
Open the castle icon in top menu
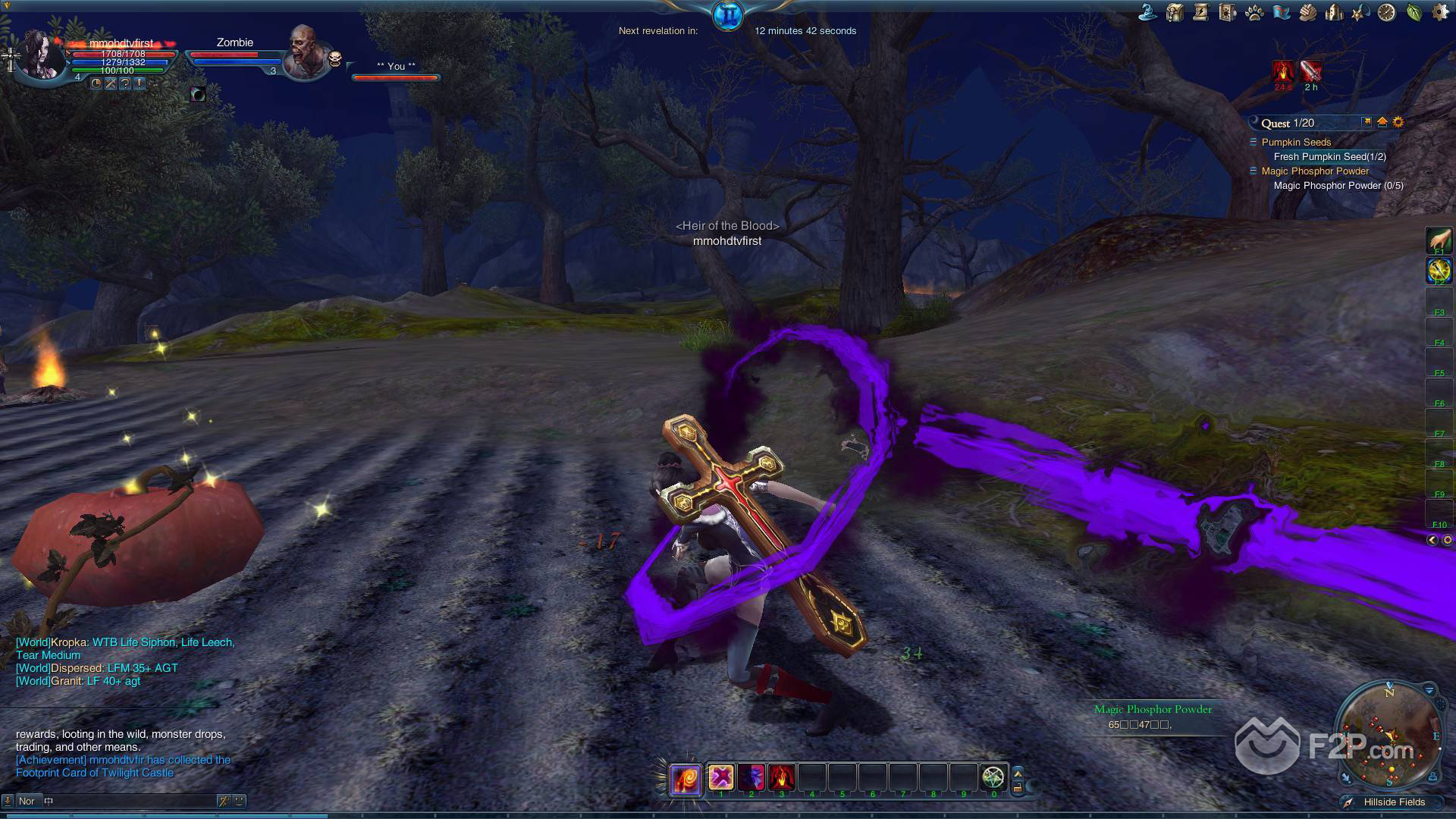[1334, 13]
